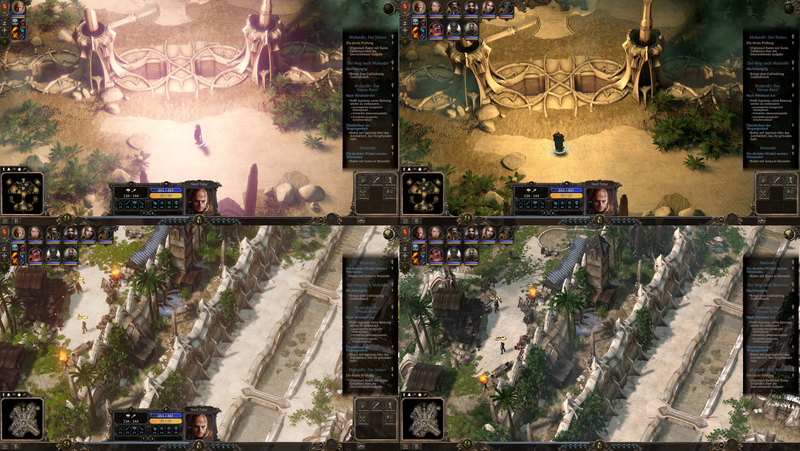Click the minimap in the dark desert view
800x451 pixels.
click(422, 193)
